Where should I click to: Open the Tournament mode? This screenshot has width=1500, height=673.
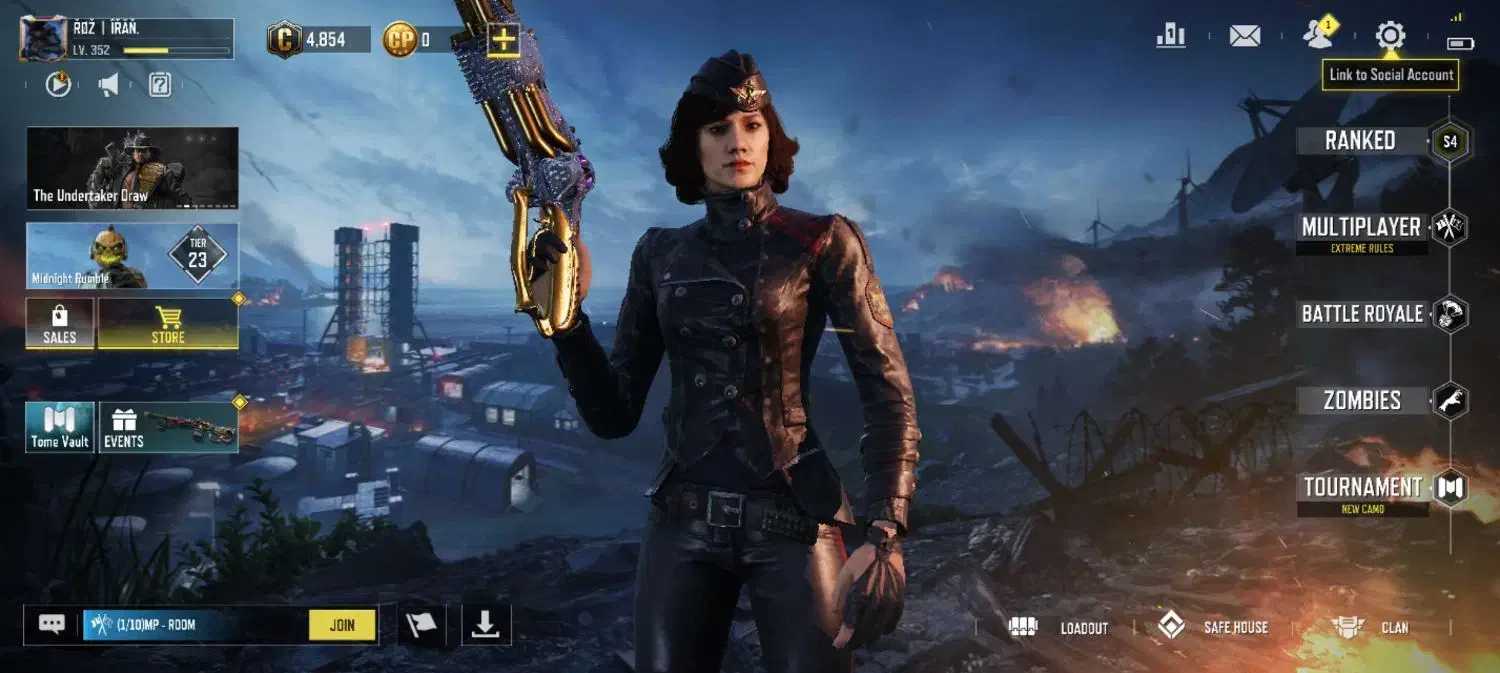click(1362, 488)
